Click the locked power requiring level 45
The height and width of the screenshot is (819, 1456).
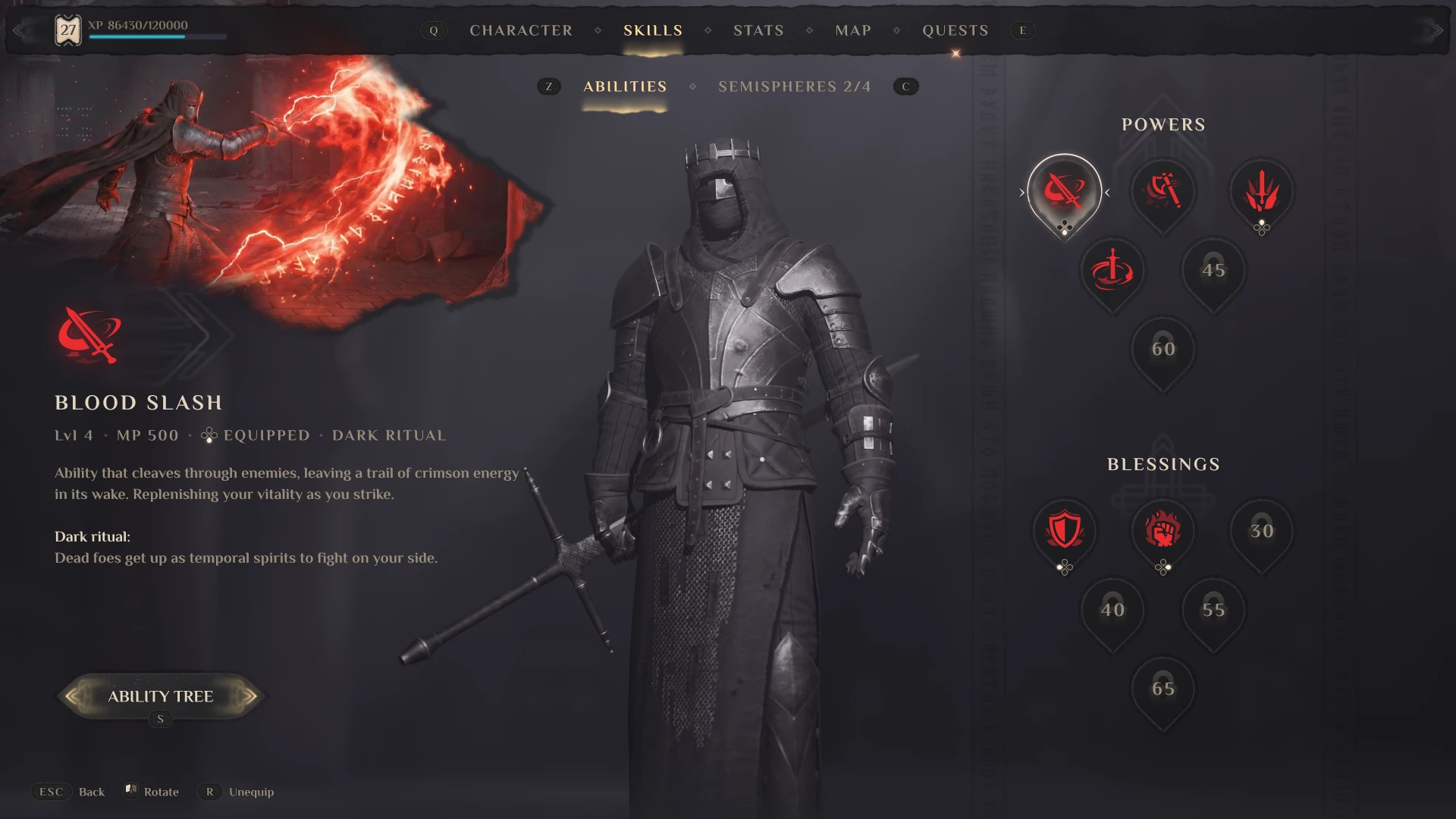[1212, 271]
